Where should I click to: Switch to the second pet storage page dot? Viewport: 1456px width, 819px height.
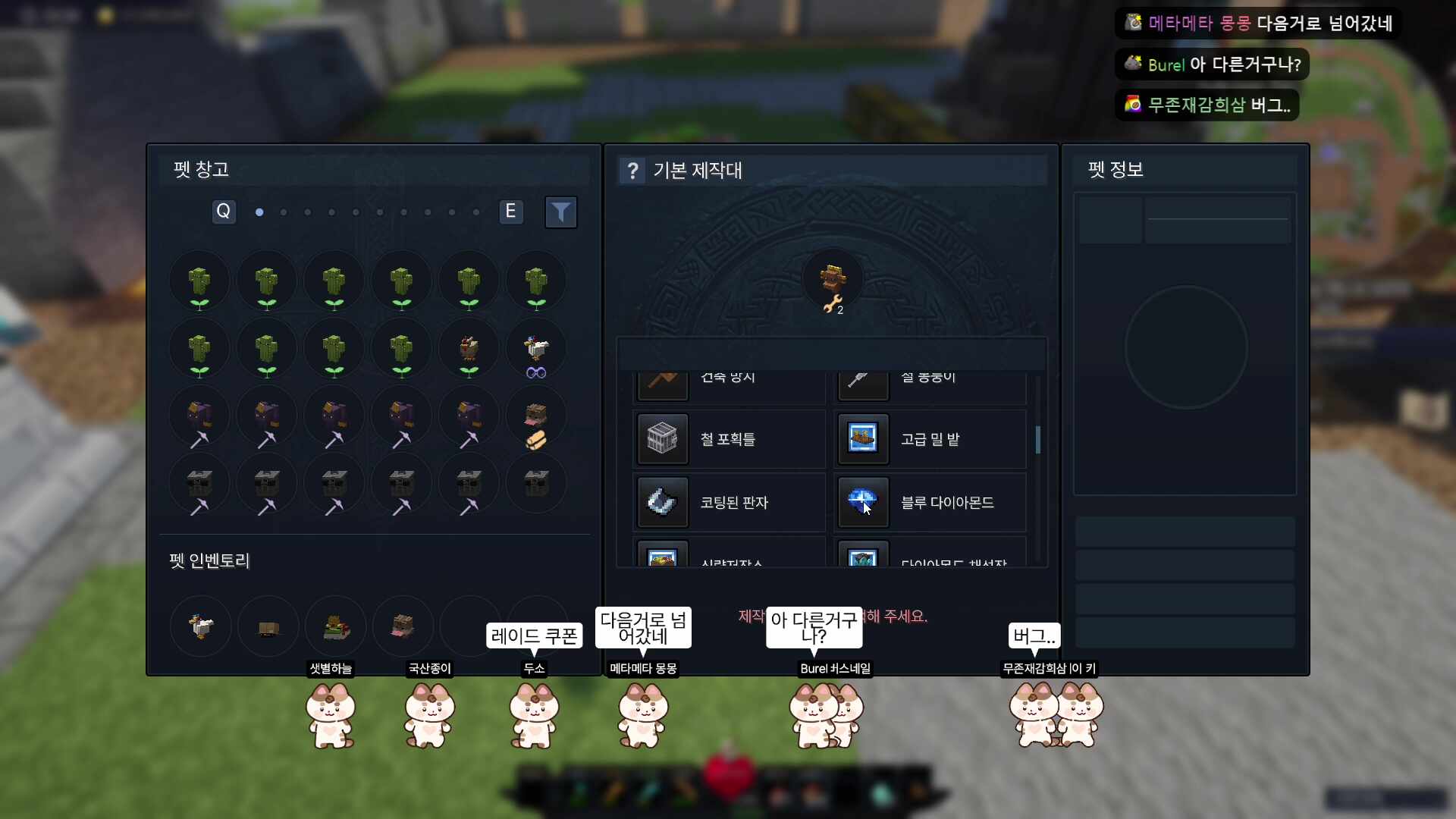tap(283, 213)
